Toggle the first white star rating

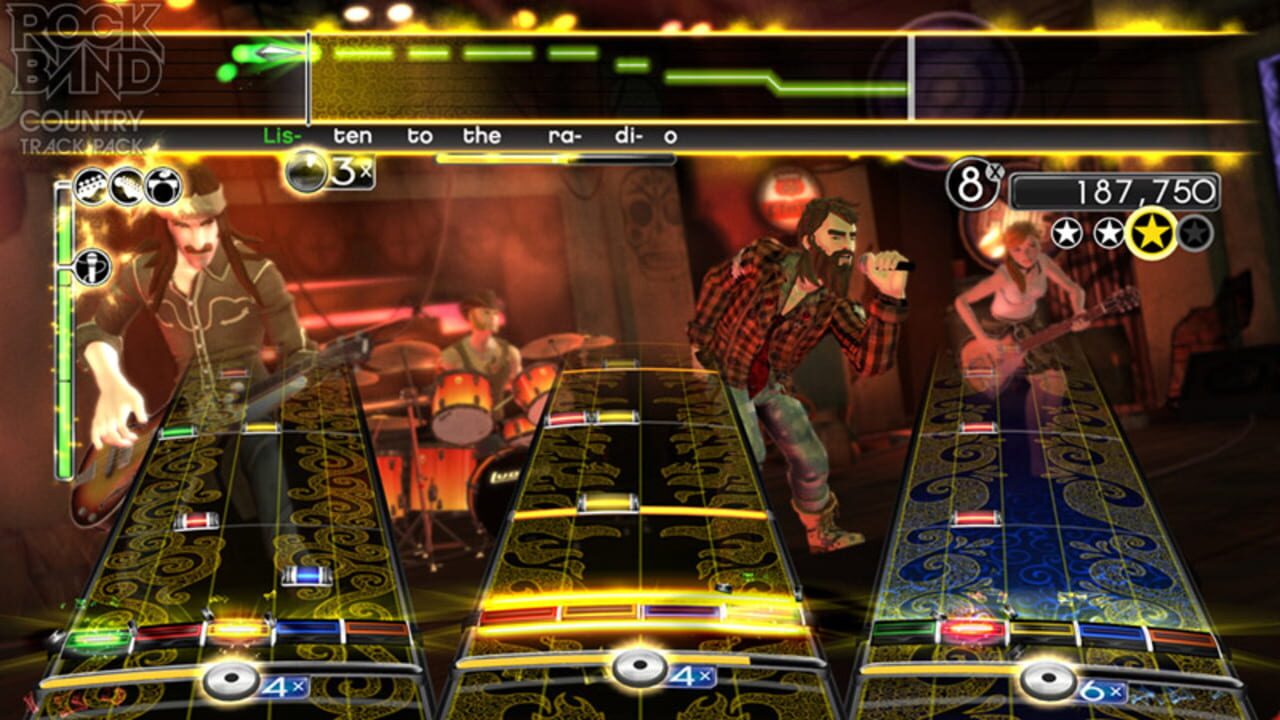coord(1066,231)
